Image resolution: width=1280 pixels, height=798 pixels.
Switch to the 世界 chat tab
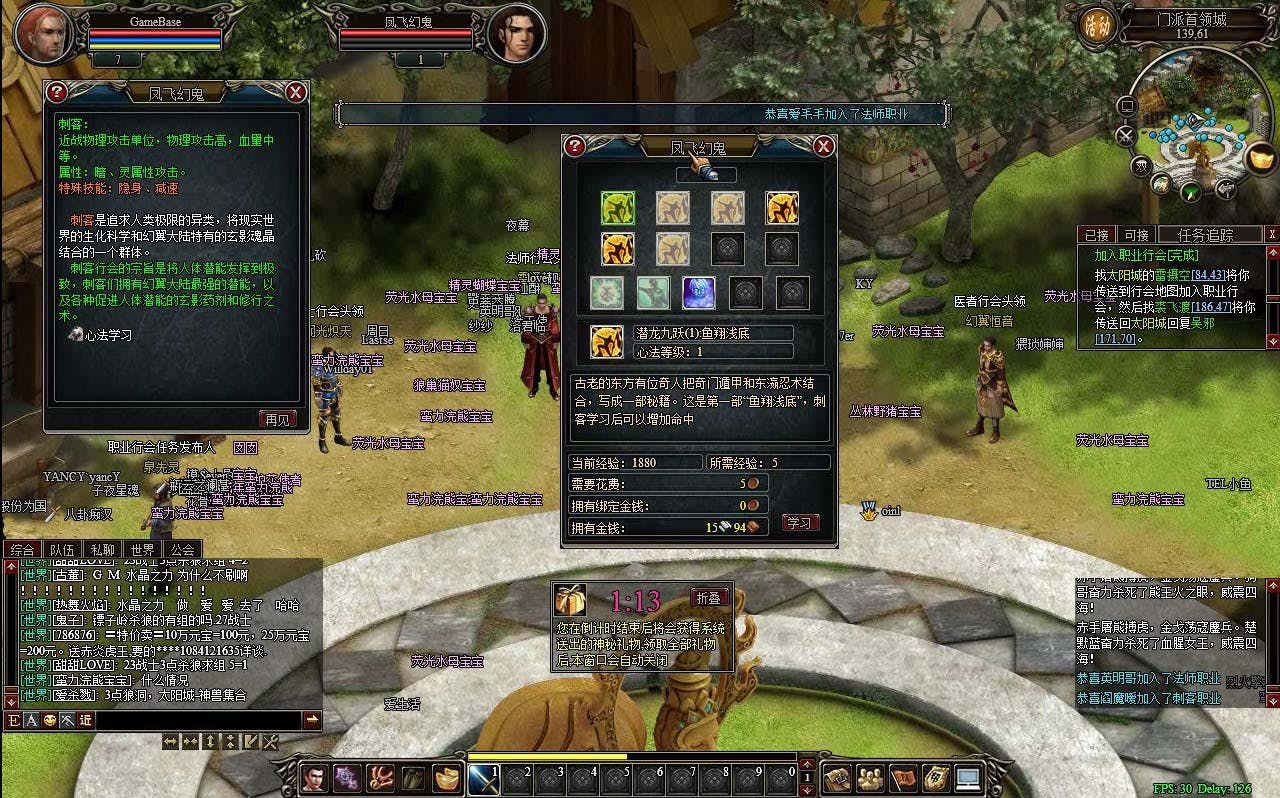click(x=141, y=549)
